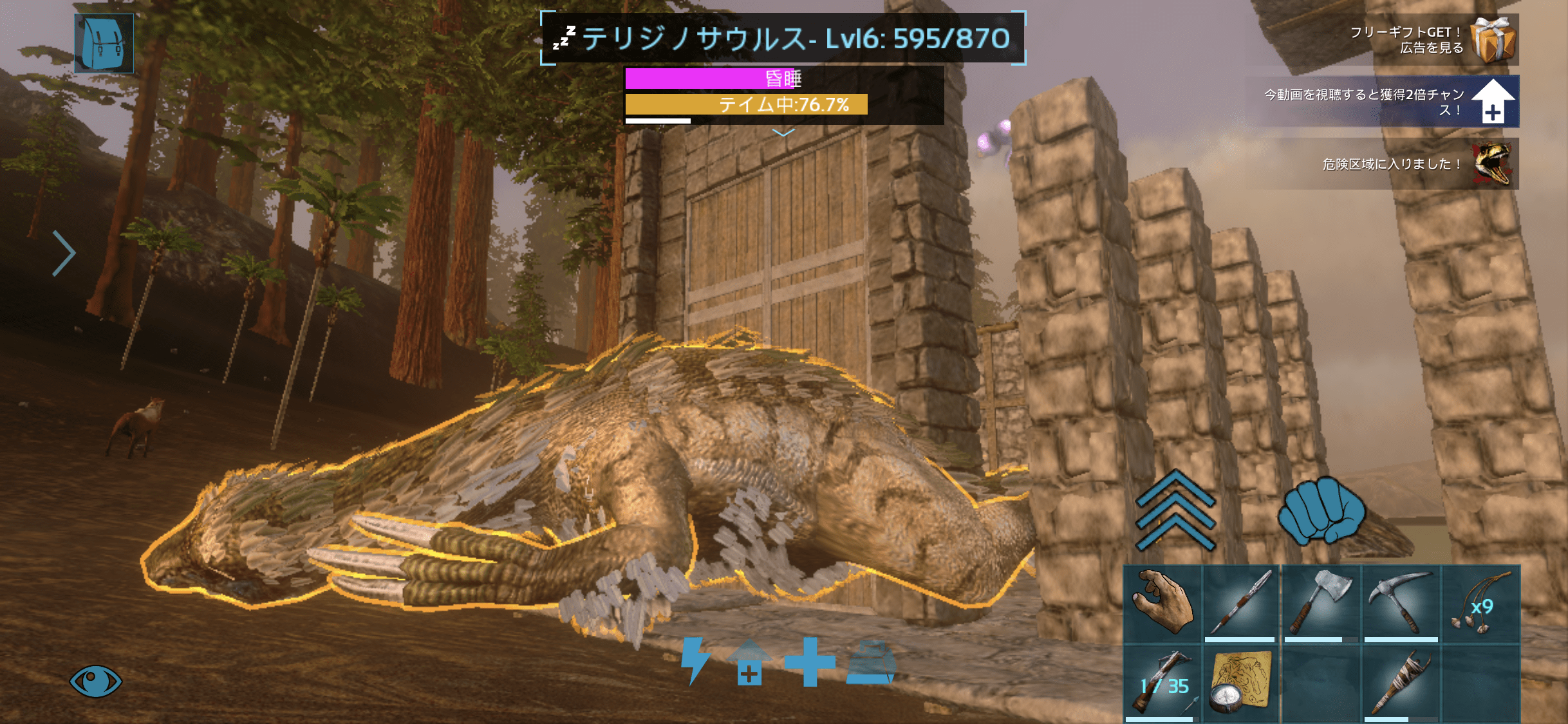This screenshot has width=1568, height=724.
Task: Tap the house with plus icon
Action: click(x=749, y=663)
